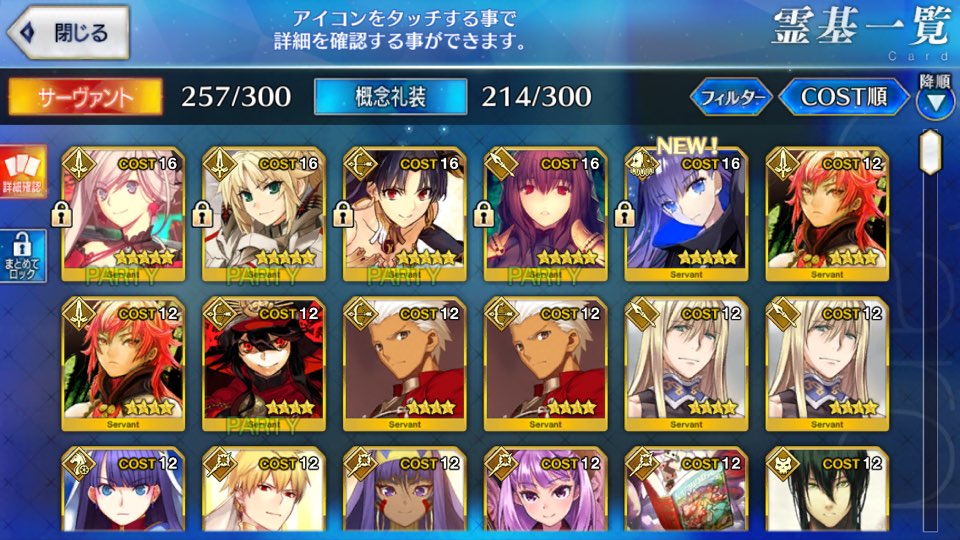
Task: Choose the black-haired Ishtar archer card
Action: (x=403, y=212)
